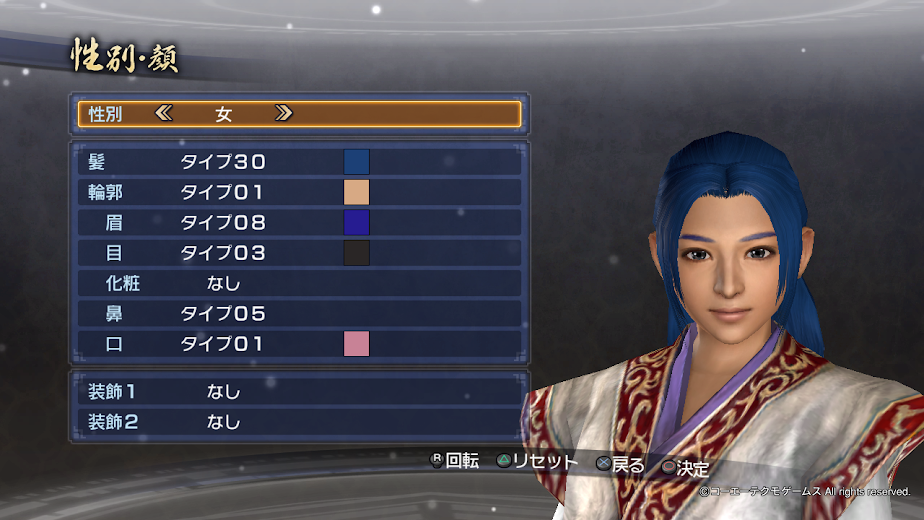Choose the purple eyebrow color swatch
924x520 pixels.
356,223
